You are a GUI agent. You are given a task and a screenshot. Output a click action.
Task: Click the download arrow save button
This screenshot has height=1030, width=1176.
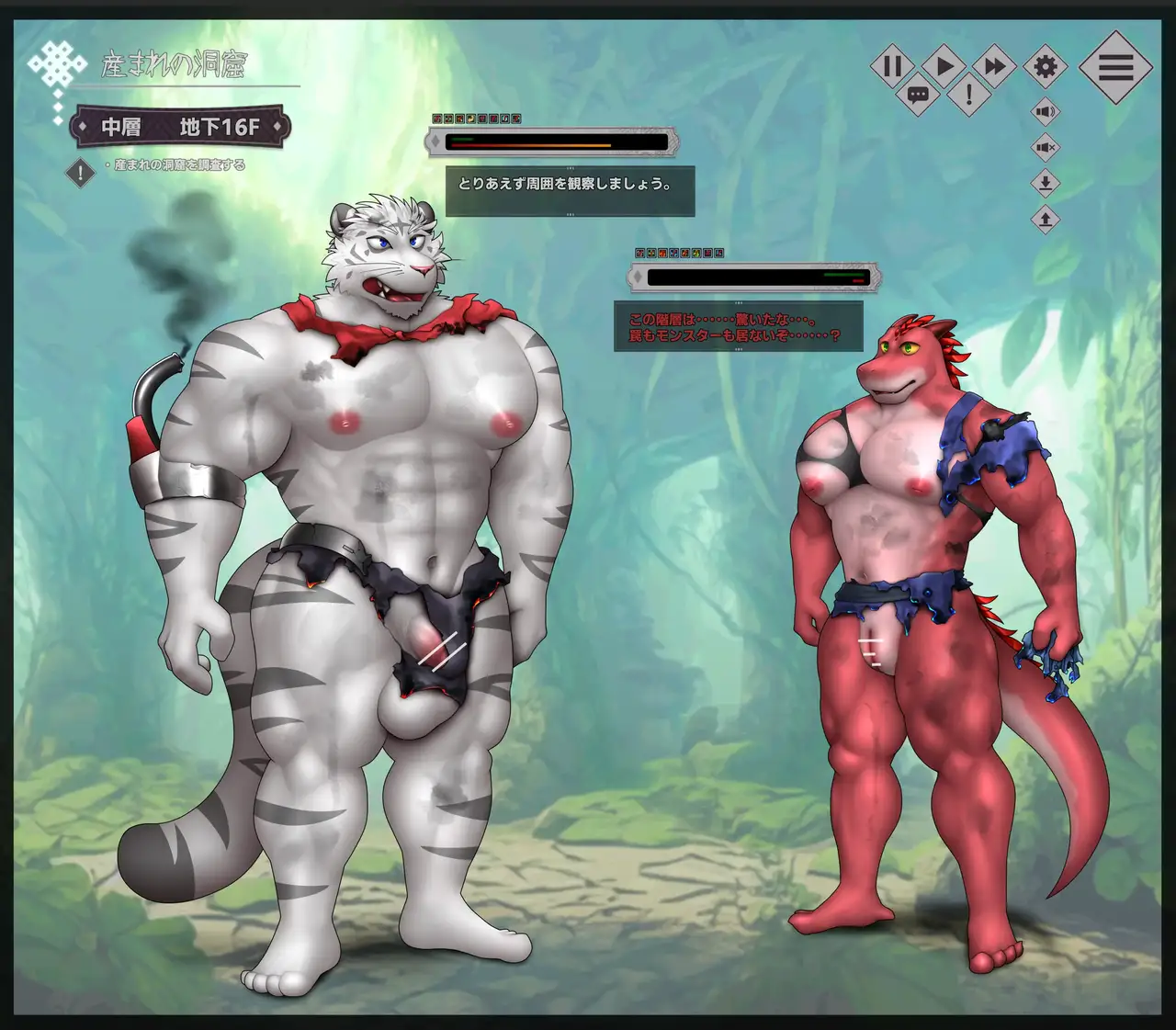pos(1046,183)
